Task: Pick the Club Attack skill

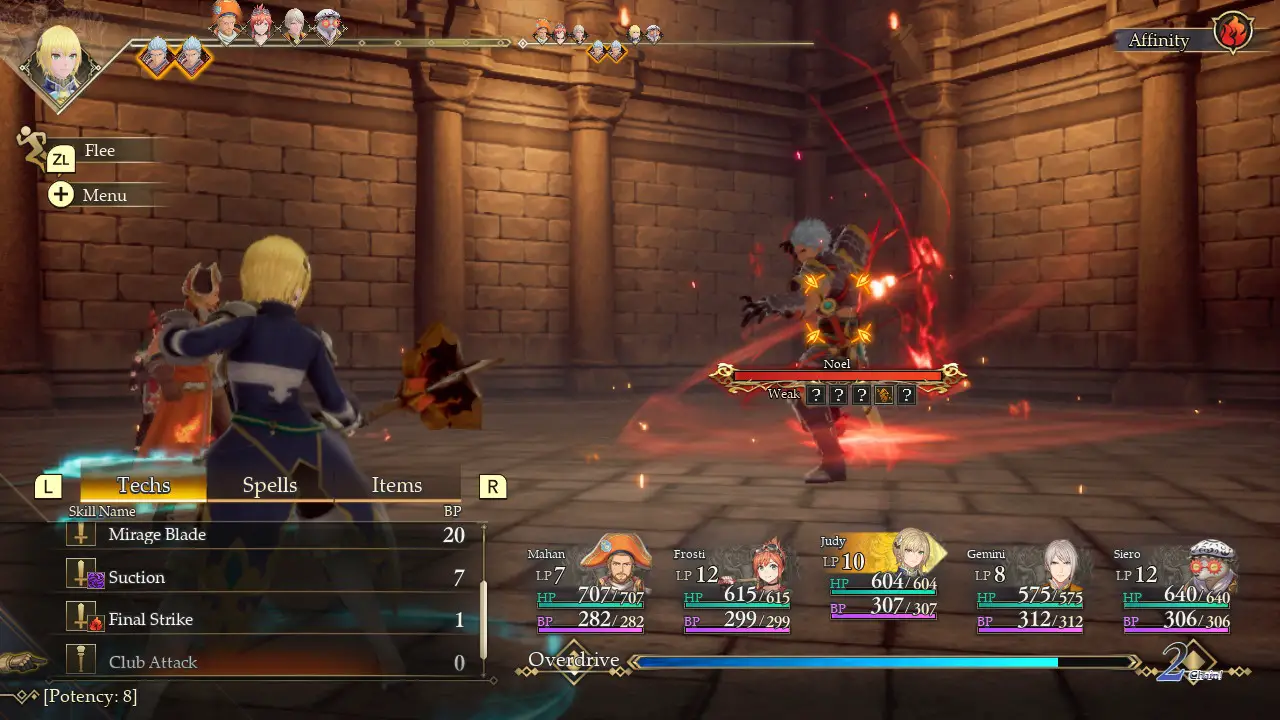Action: point(260,662)
